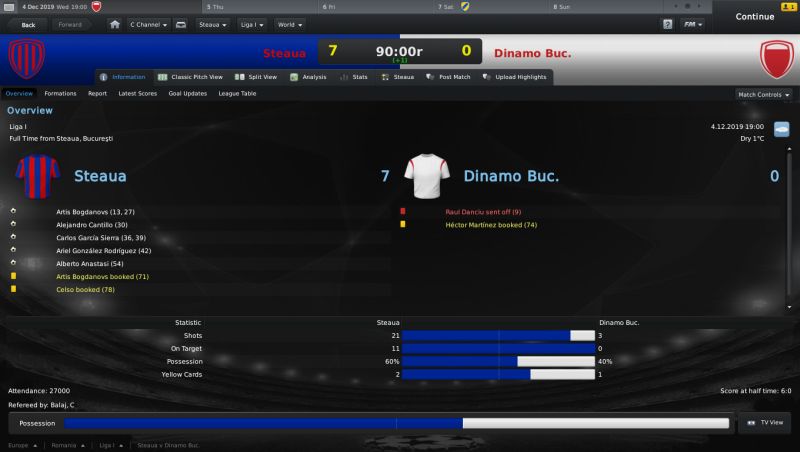The width and height of the screenshot is (800, 452).
Task: View the Formations sub-tab
Action: click(60, 94)
